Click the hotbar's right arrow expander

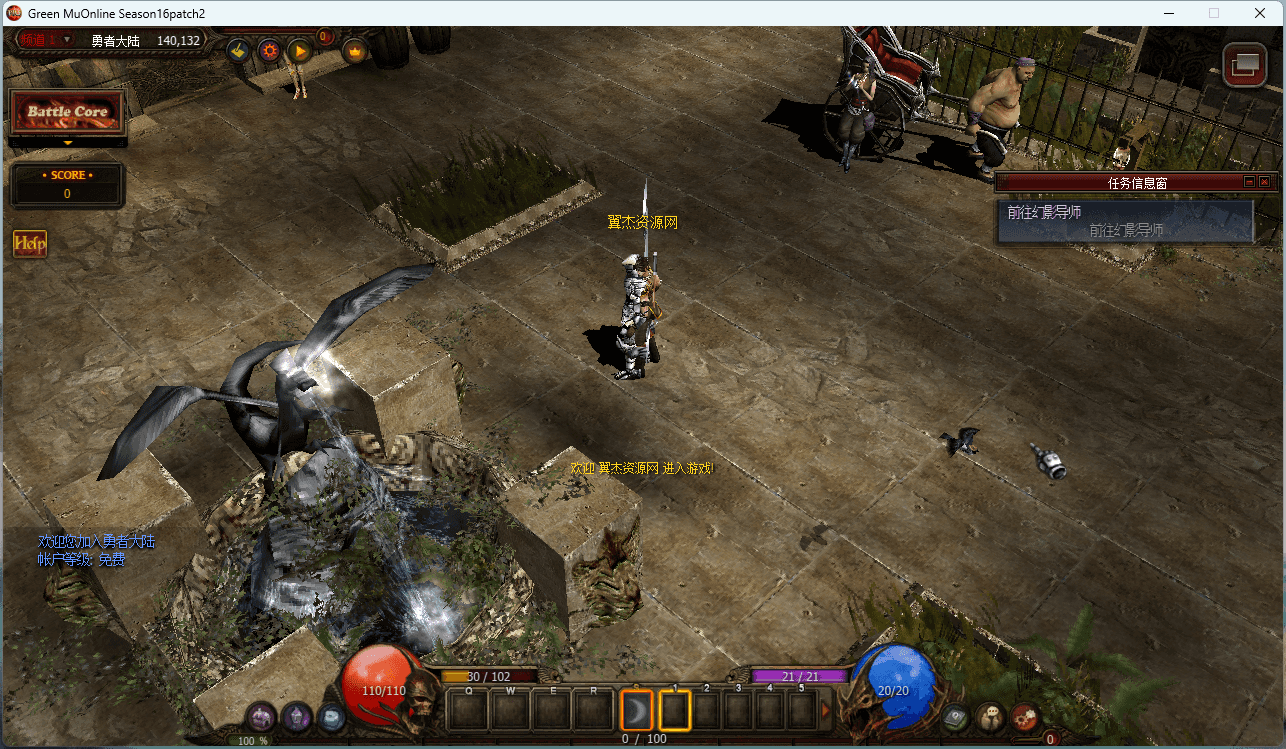826,711
